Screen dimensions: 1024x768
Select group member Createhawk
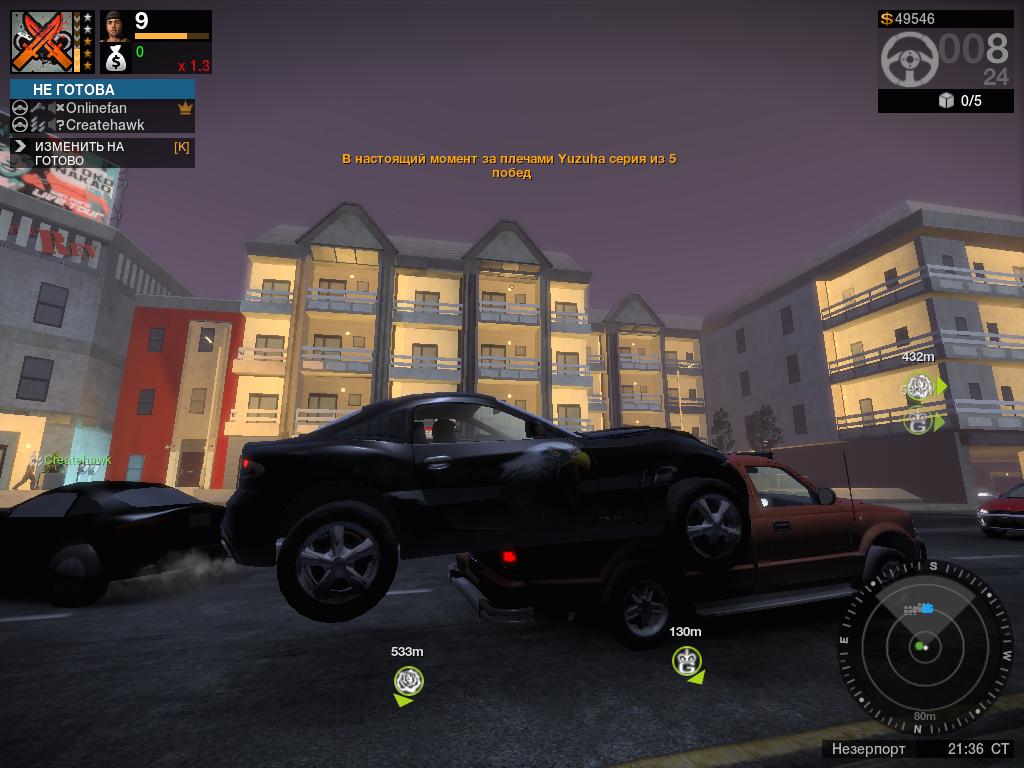tap(104, 125)
